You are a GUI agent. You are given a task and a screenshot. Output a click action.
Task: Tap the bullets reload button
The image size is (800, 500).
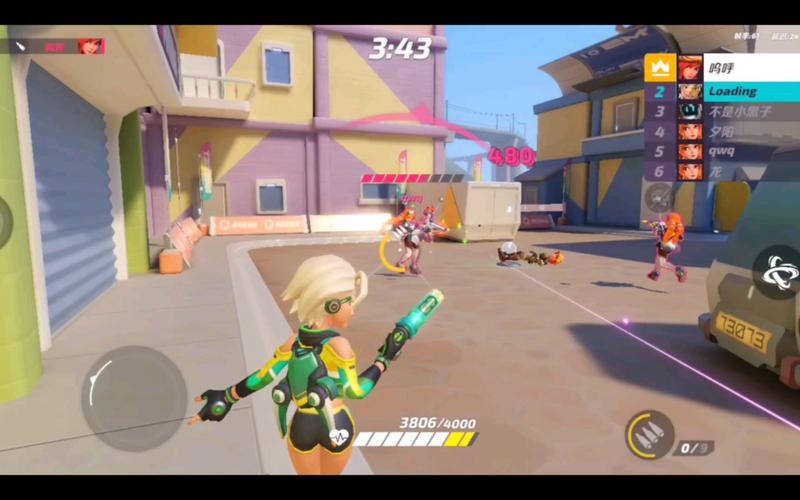(650, 435)
